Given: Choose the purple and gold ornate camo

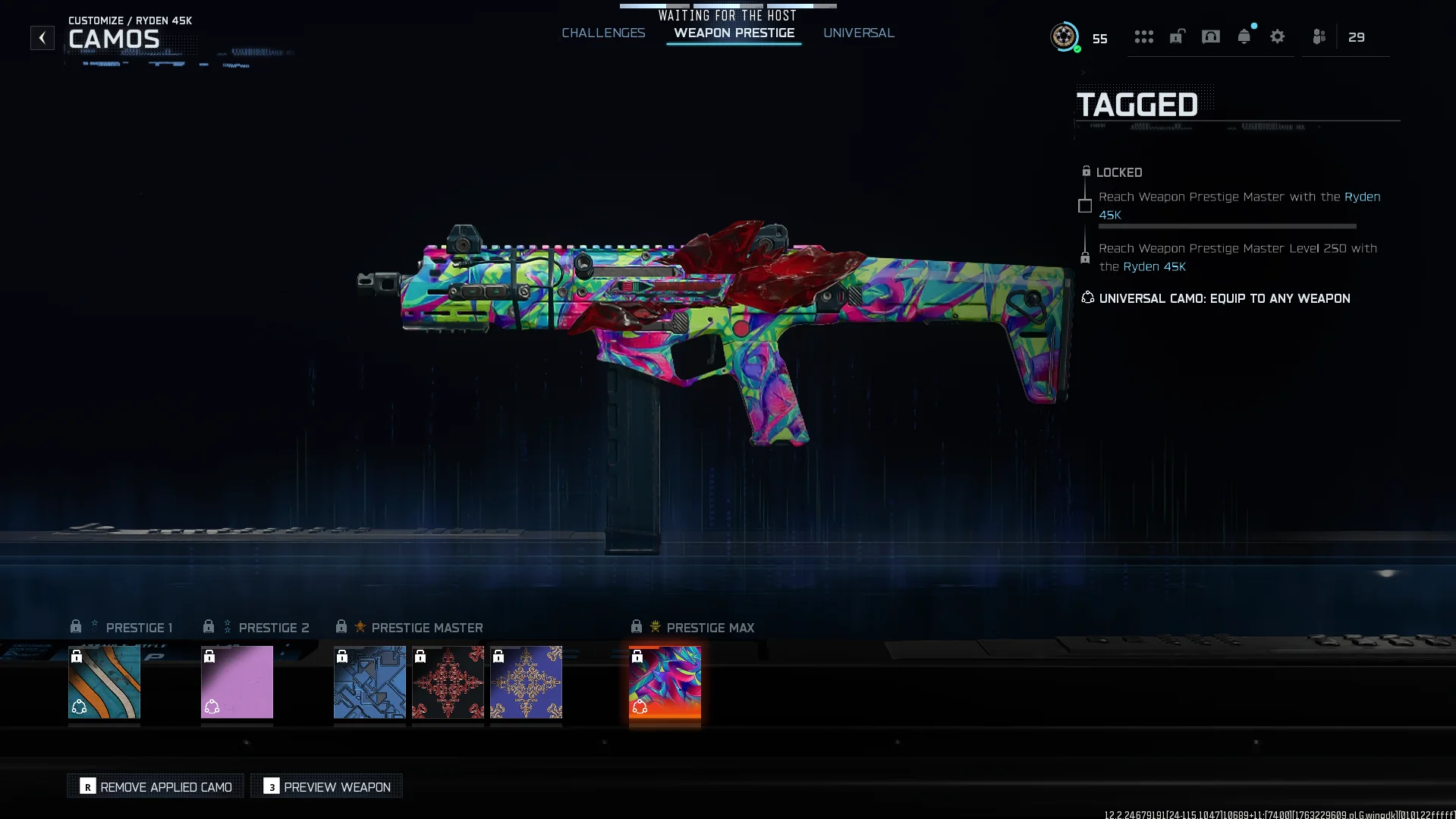Looking at the screenshot, I should tap(526, 682).
